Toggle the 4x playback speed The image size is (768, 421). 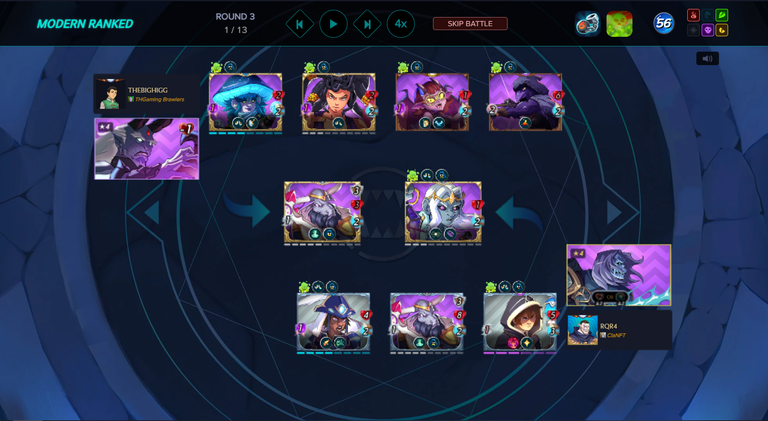tap(400, 24)
